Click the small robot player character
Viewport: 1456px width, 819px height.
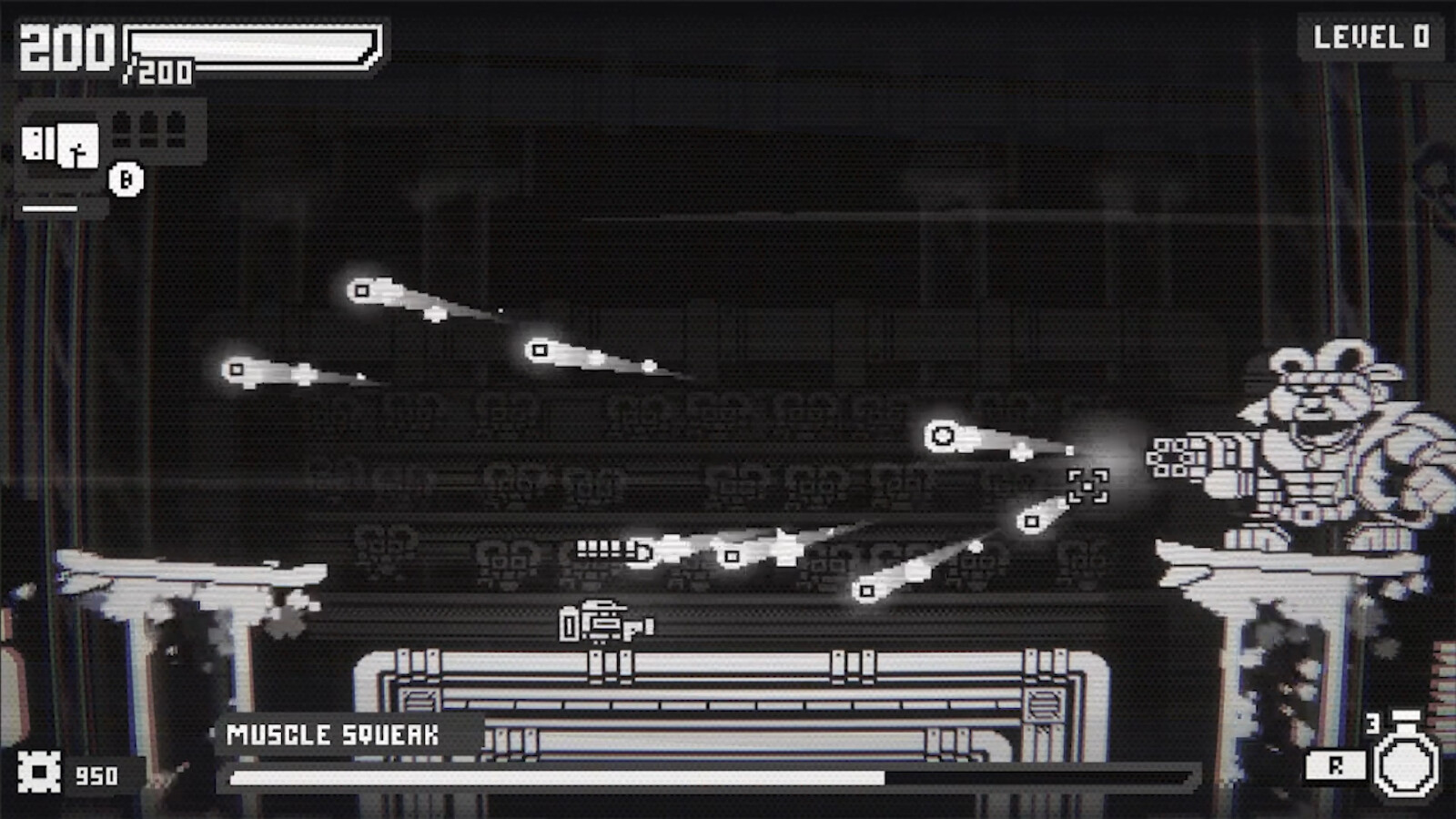coord(602,623)
